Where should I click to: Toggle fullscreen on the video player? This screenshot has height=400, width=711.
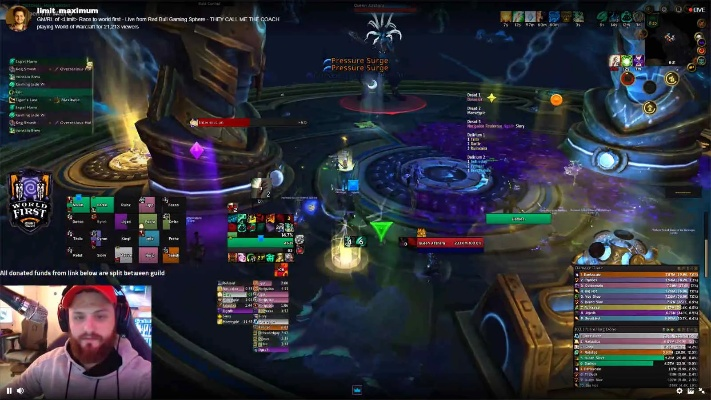coord(700,390)
